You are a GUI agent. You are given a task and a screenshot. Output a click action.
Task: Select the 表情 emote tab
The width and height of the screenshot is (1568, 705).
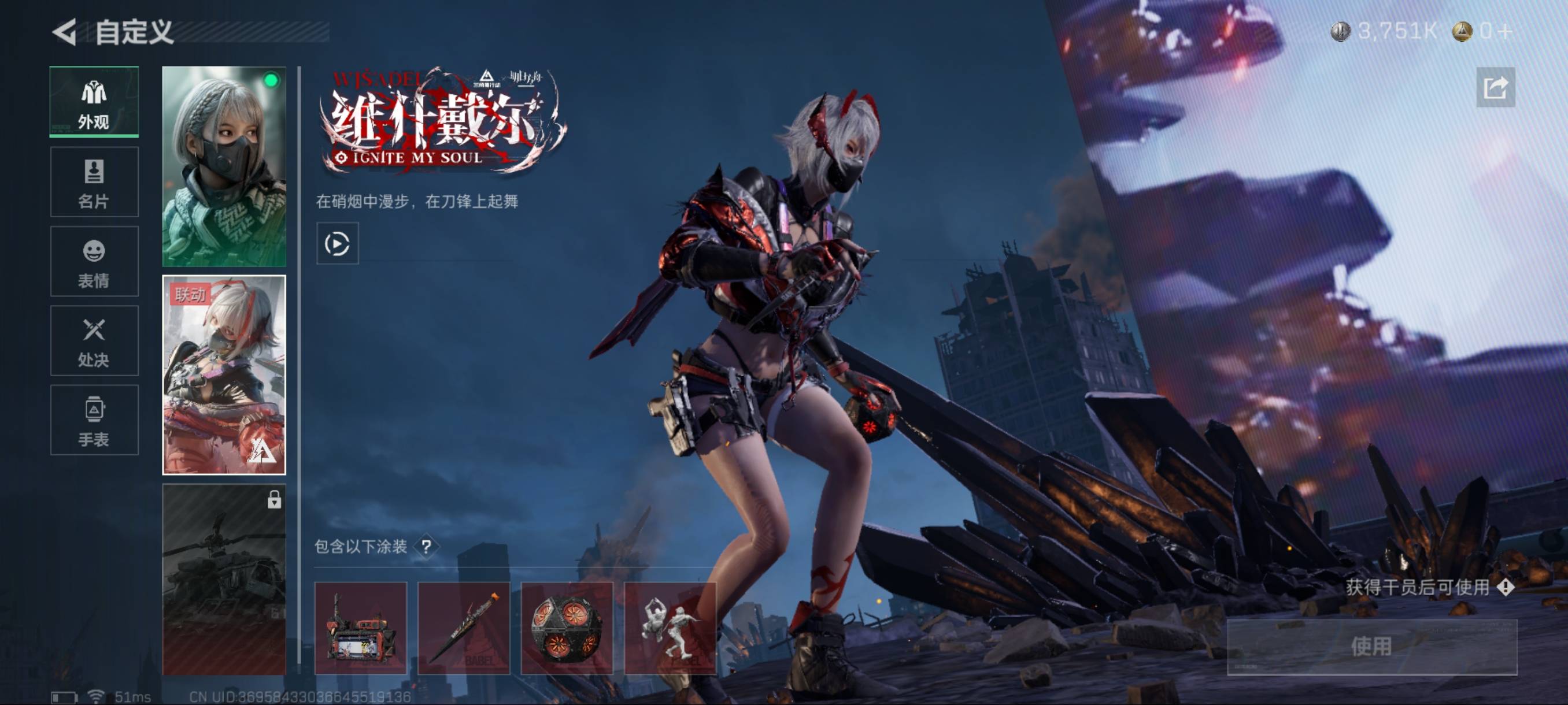point(94,262)
